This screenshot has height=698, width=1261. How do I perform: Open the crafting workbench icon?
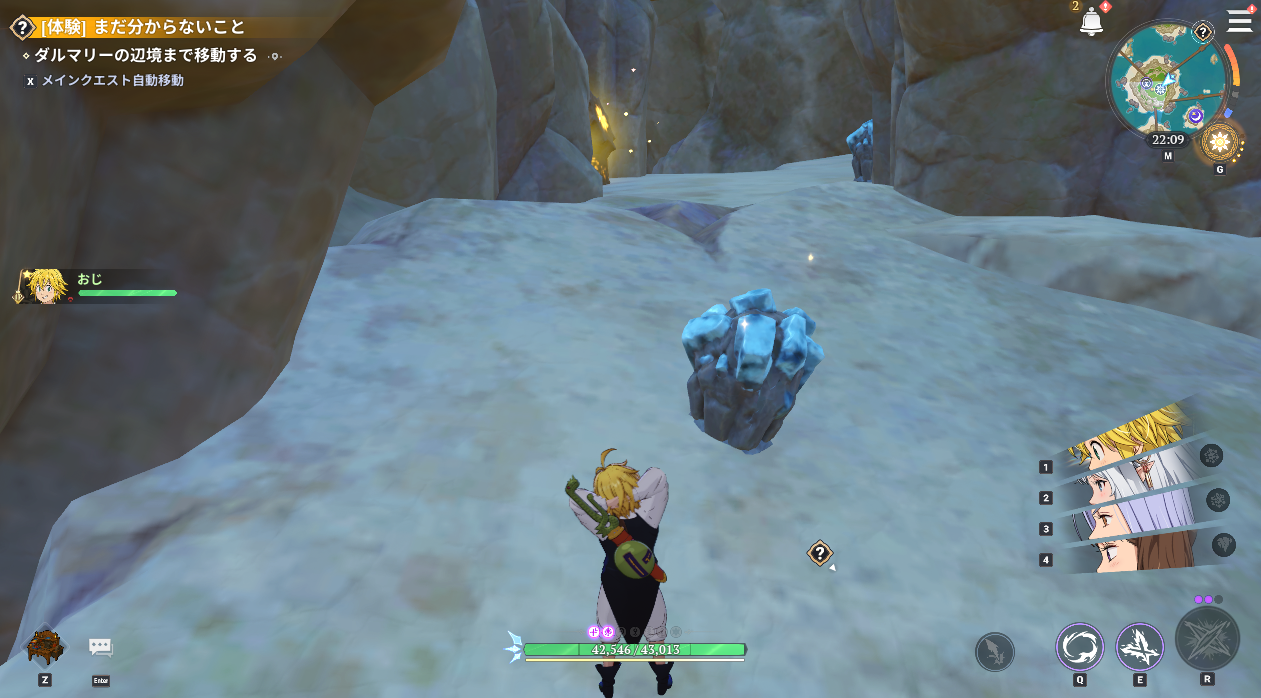(45, 646)
